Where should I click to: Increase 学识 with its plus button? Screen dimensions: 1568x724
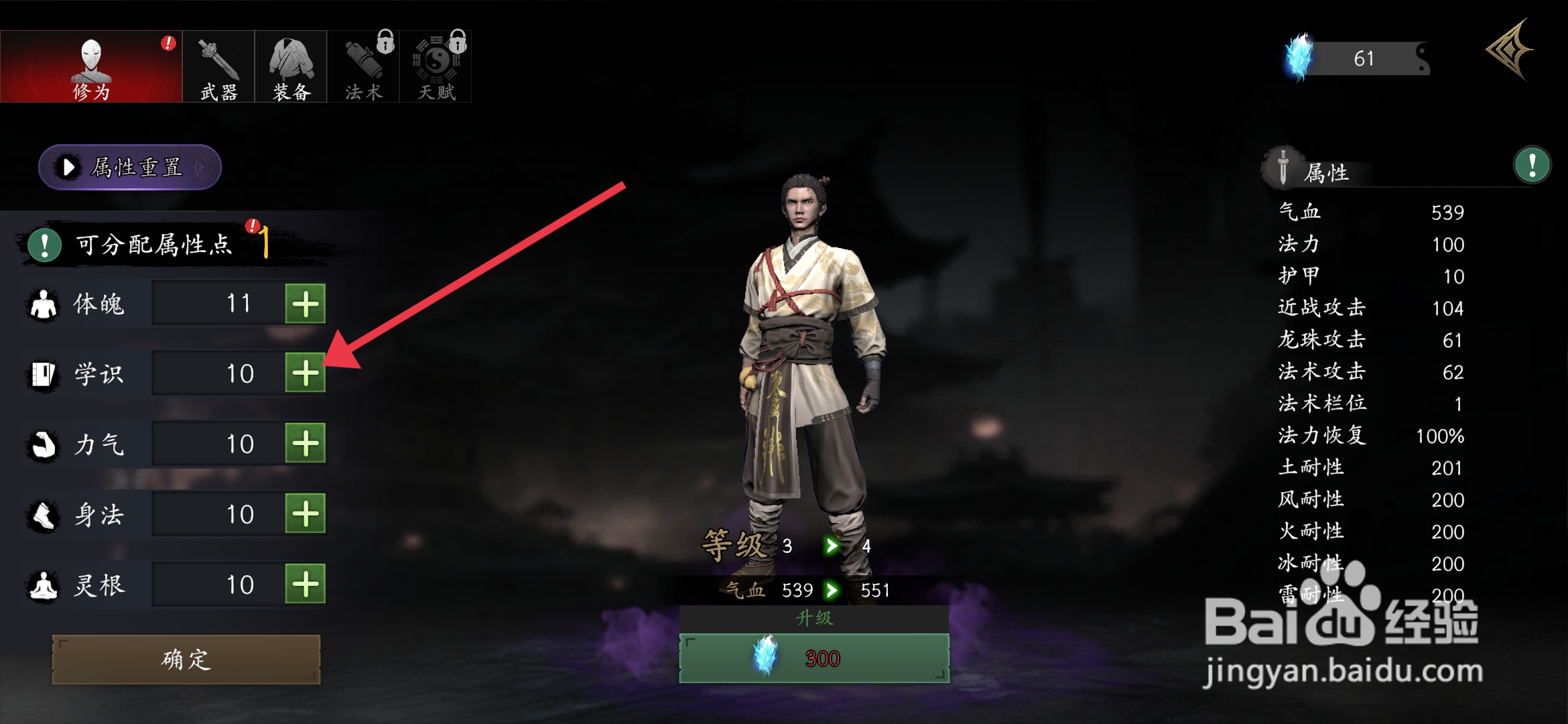click(x=306, y=373)
